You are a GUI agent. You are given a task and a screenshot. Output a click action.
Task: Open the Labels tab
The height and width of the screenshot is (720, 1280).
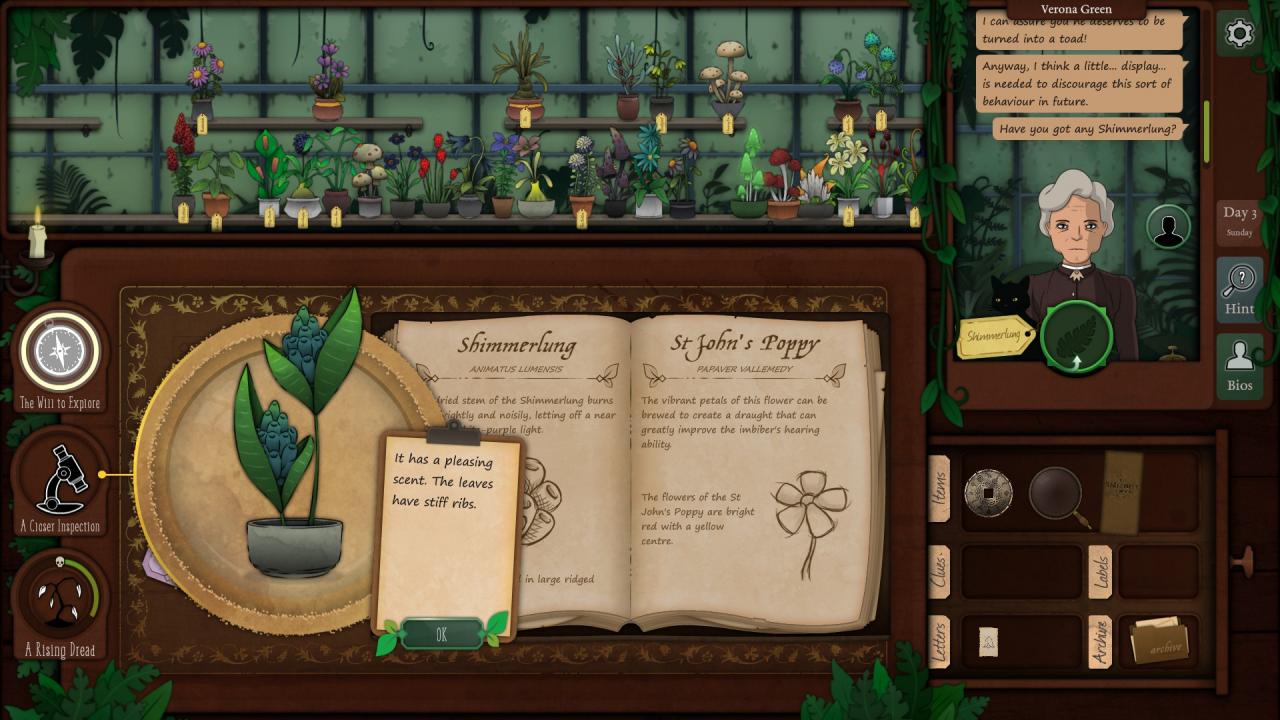[1099, 572]
